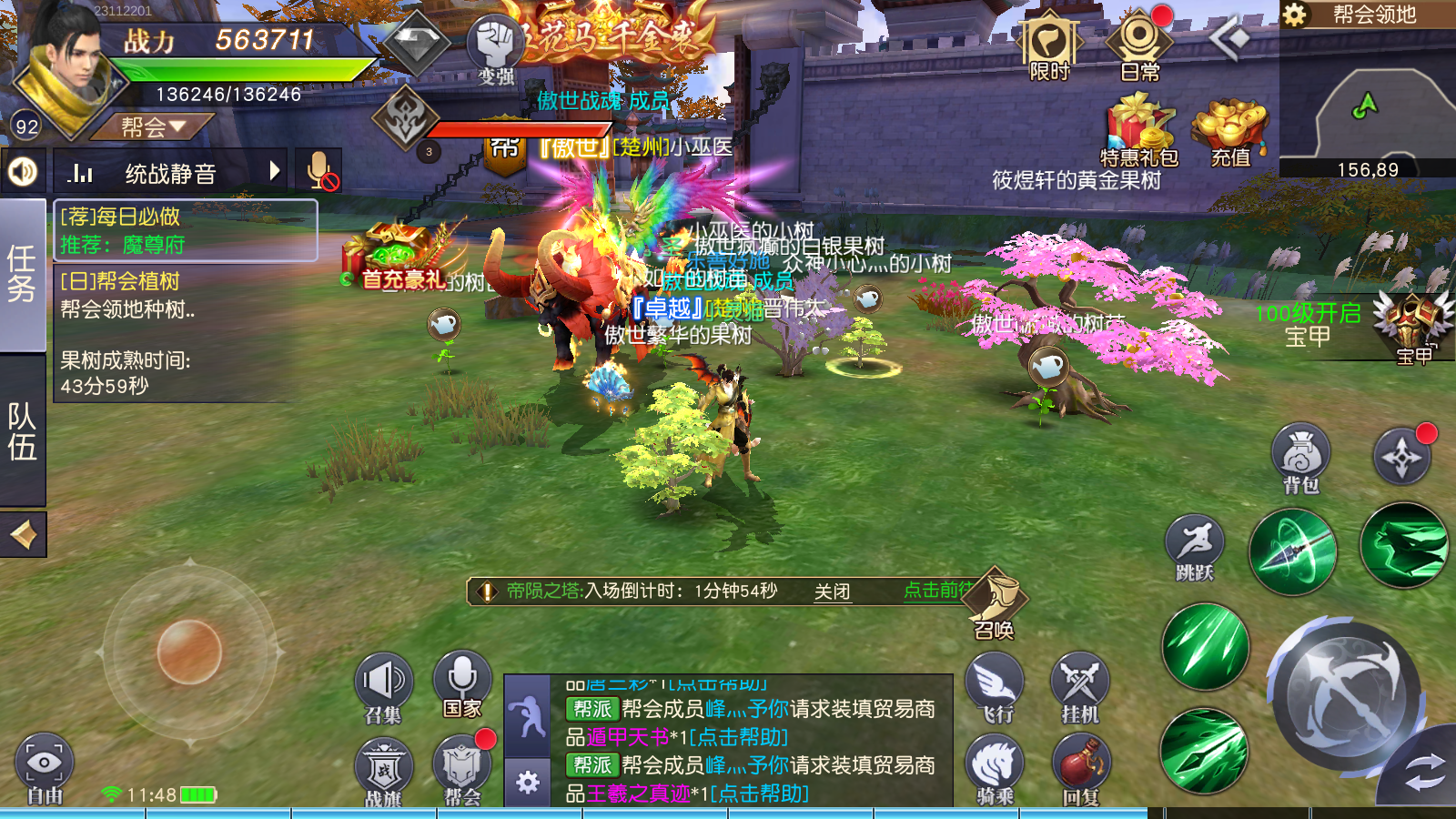Mute game audio with the speaker icon
Screen dimensions: 1456x819
22,170
